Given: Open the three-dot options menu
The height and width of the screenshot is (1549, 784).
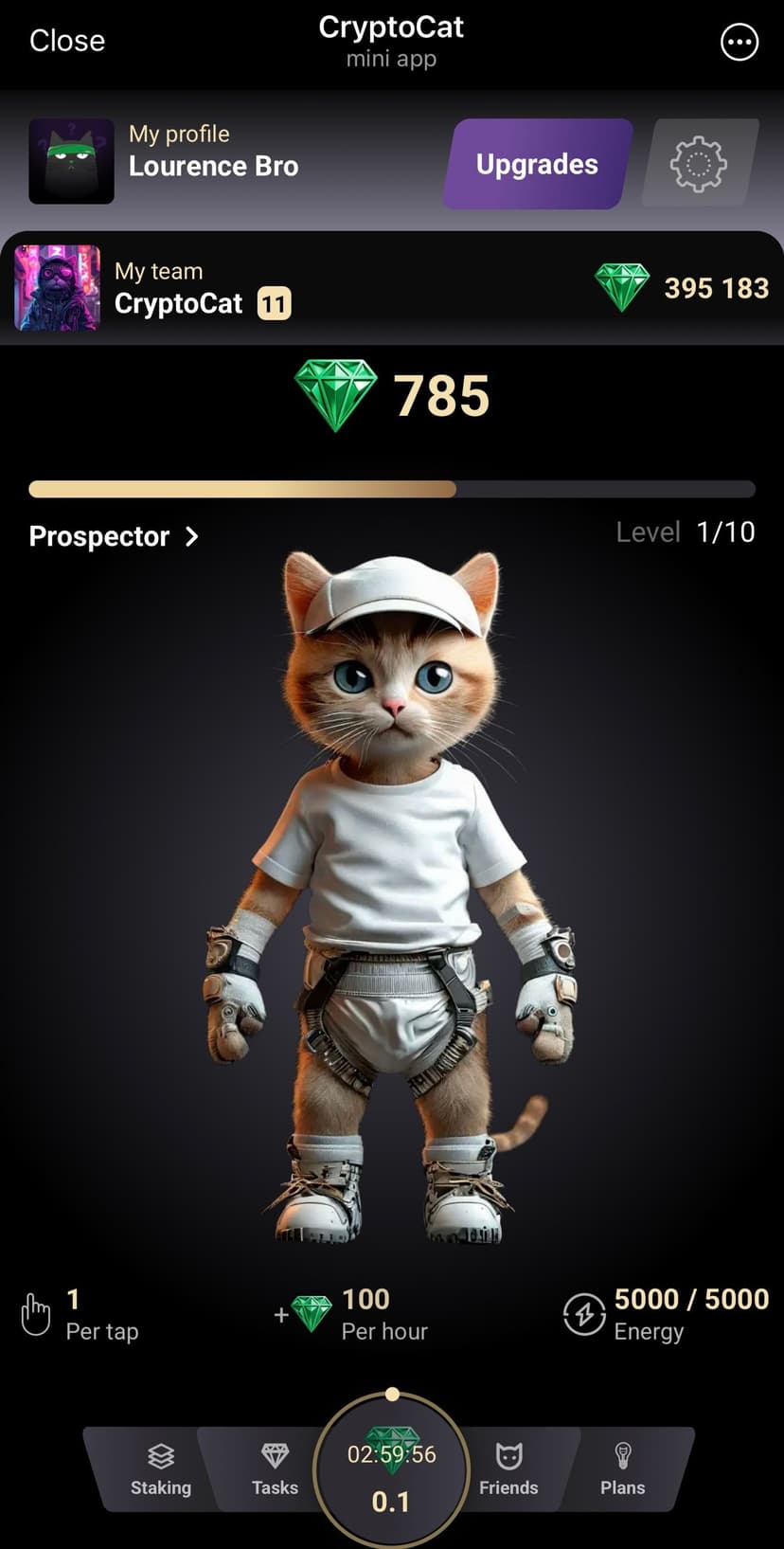Looking at the screenshot, I should pyautogui.click(x=739, y=43).
